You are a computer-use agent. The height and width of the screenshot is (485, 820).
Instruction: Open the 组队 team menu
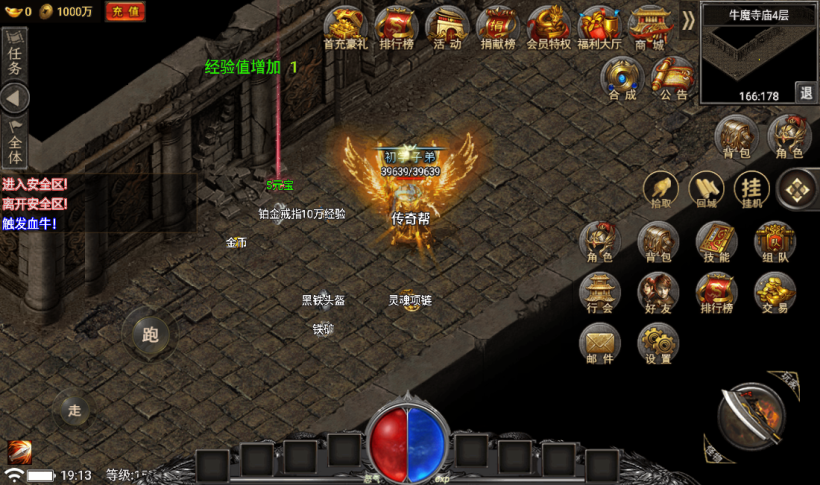click(x=775, y=241)
